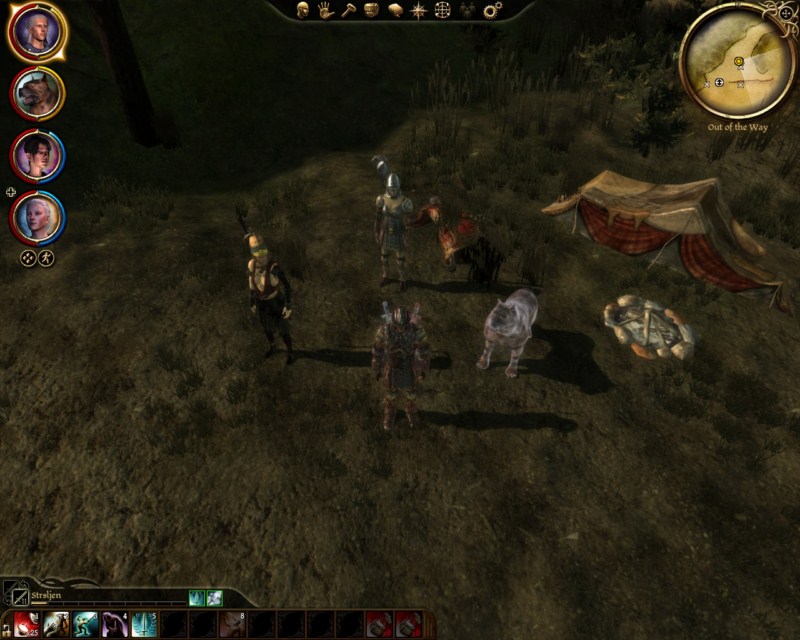This screenshot has width=800, height=640.
Task: Open the globe grid icon in top menu
Action: point(443,10)
